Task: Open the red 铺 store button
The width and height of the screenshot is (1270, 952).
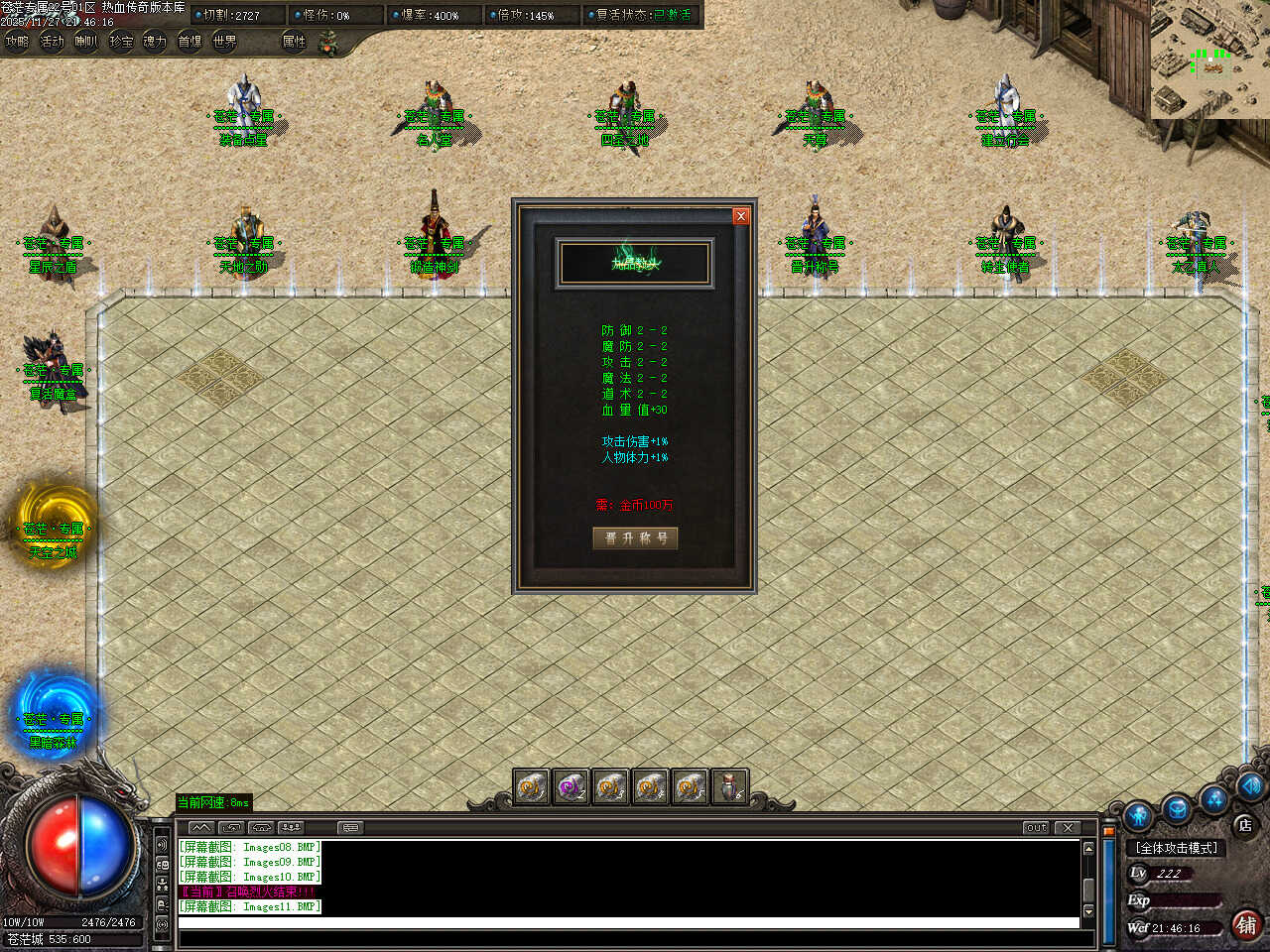Action: [1246, 925]
